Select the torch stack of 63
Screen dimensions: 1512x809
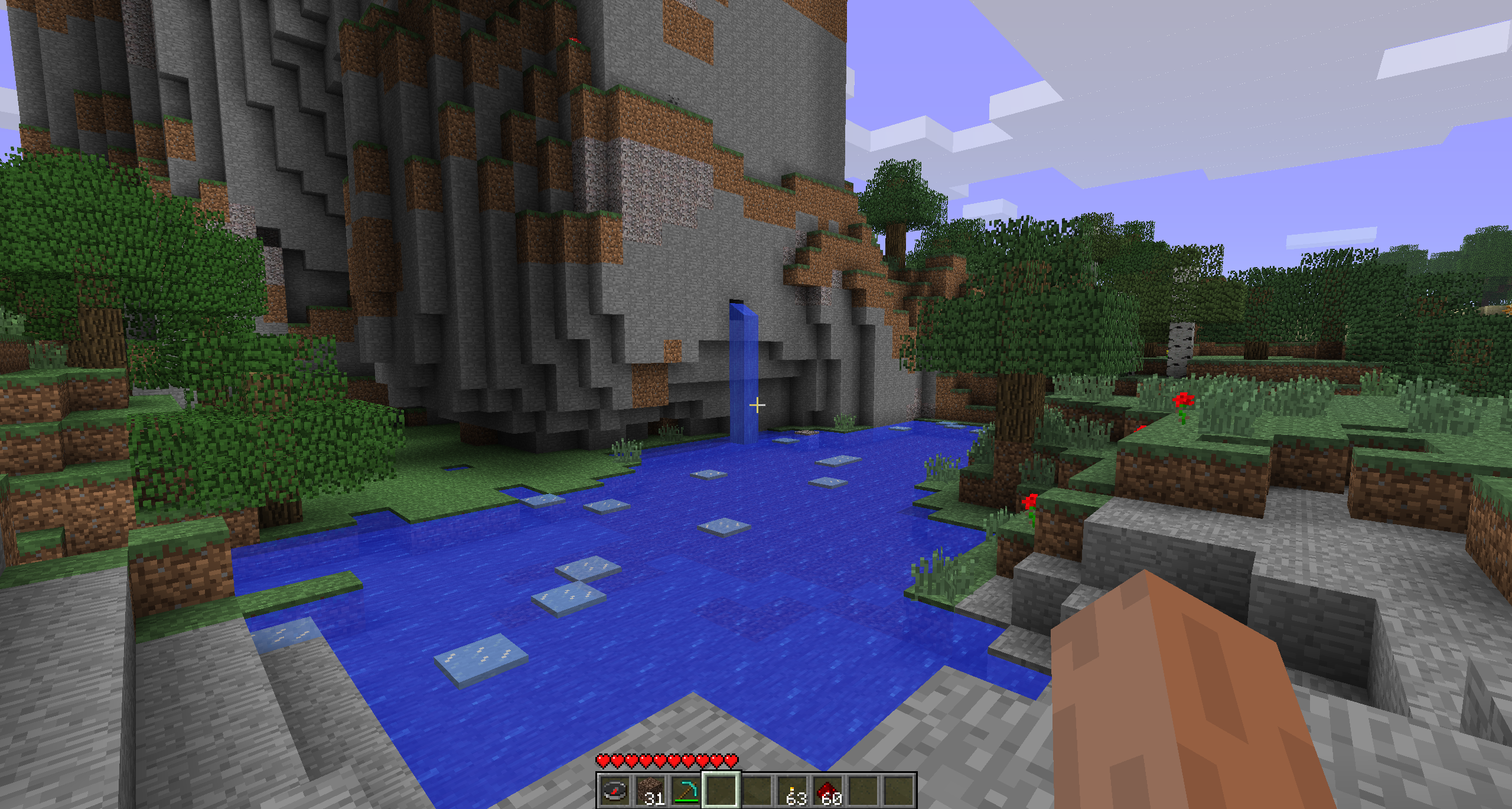point(791,790)
